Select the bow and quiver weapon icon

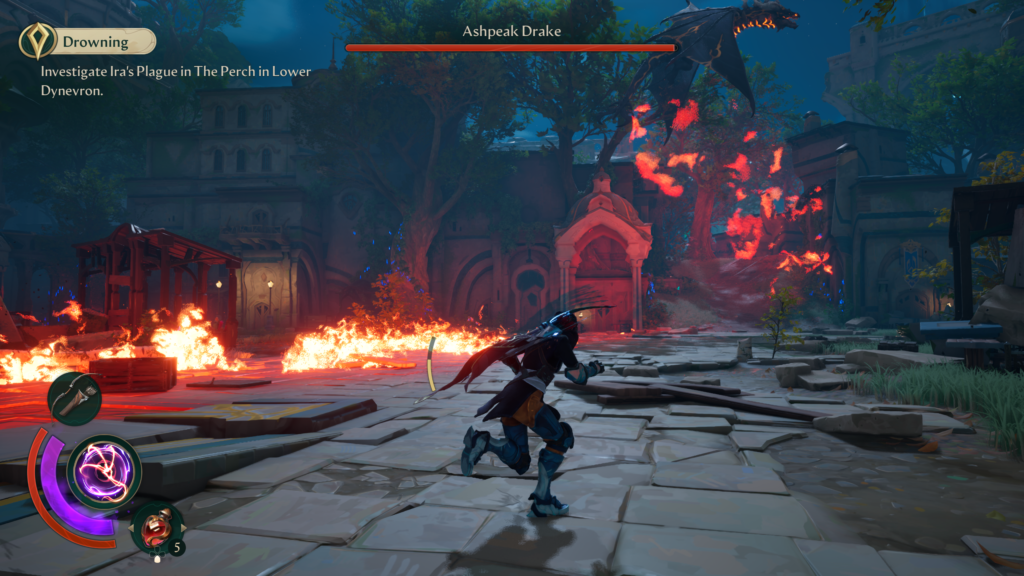click(74, 398)
